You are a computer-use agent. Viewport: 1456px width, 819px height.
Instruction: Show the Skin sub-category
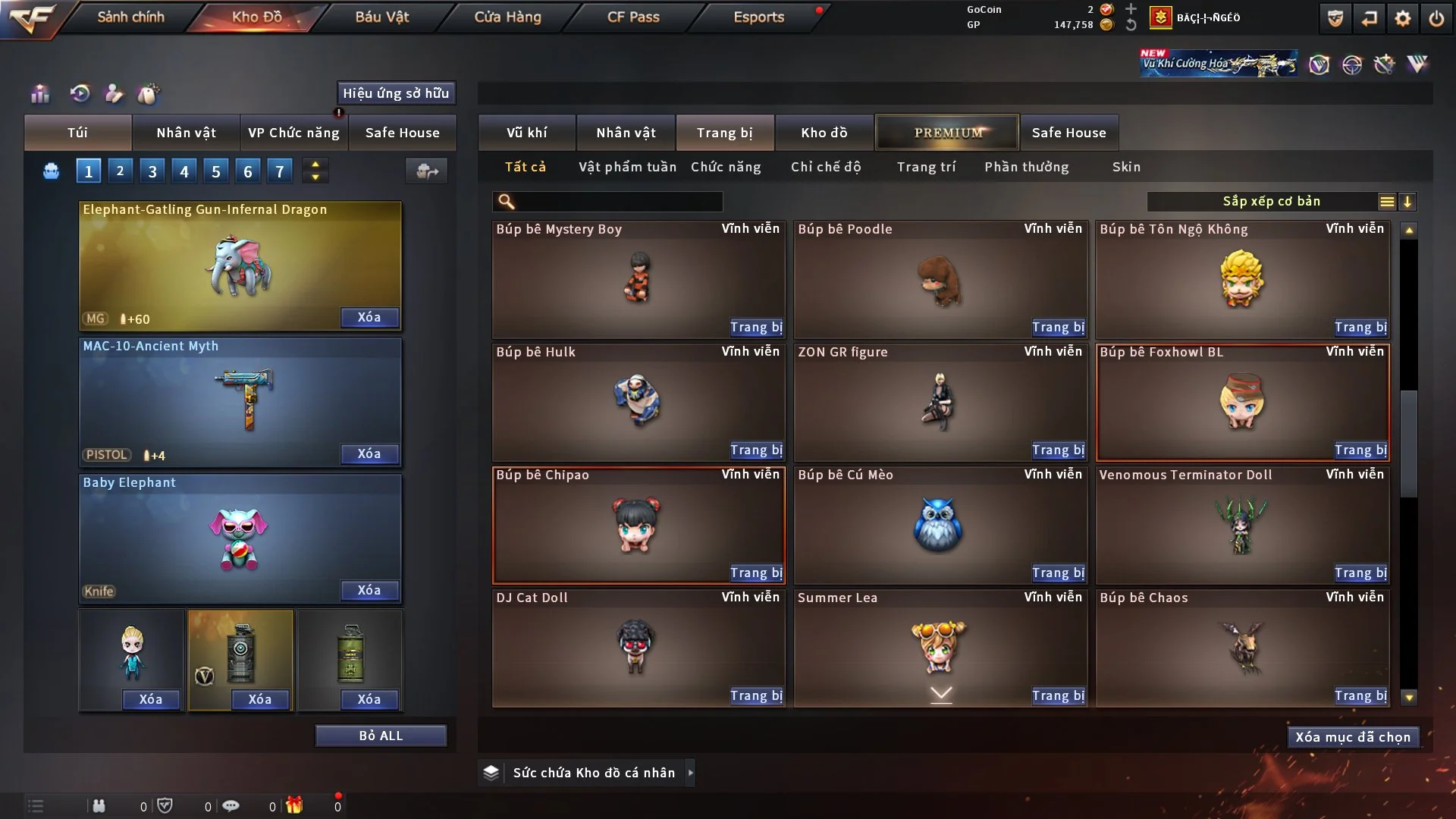(x=1126, y=167)
